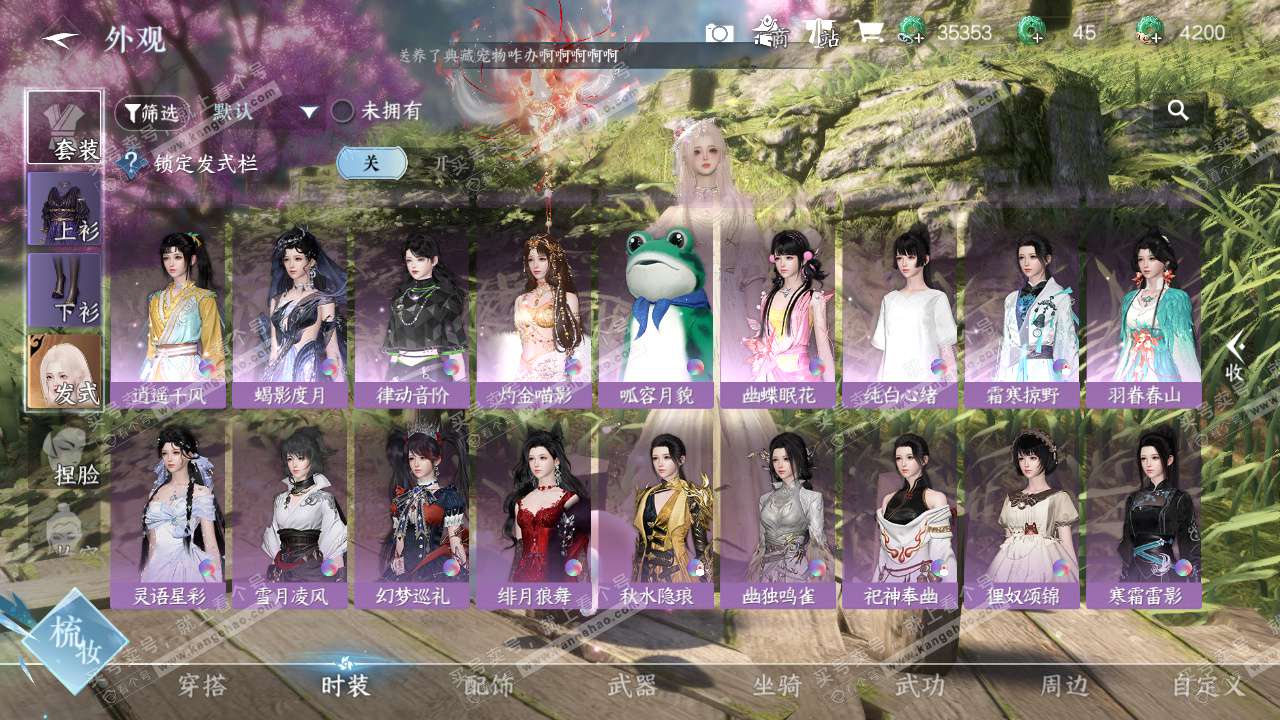Open the camera photo mode icon
This screenshot has width=1280, height=720.
[x=719, y=33]
